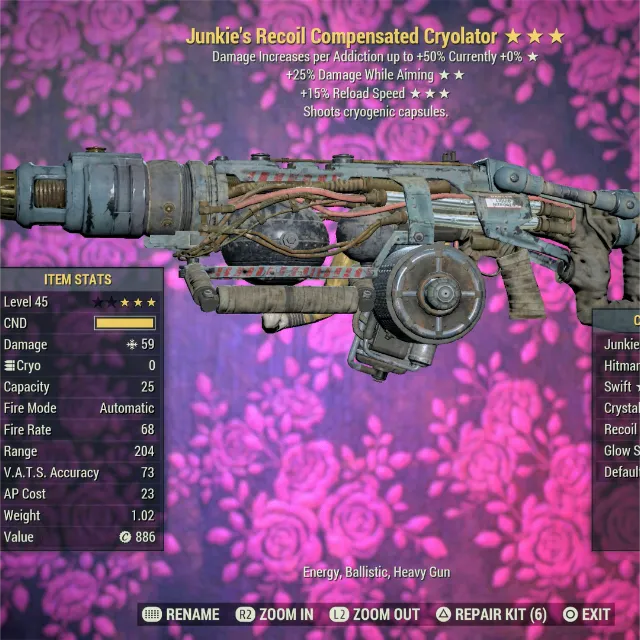This screenshot has height=640, width=640.
Task: Choose the Default mod entry
Action: [x=620, y=472]
